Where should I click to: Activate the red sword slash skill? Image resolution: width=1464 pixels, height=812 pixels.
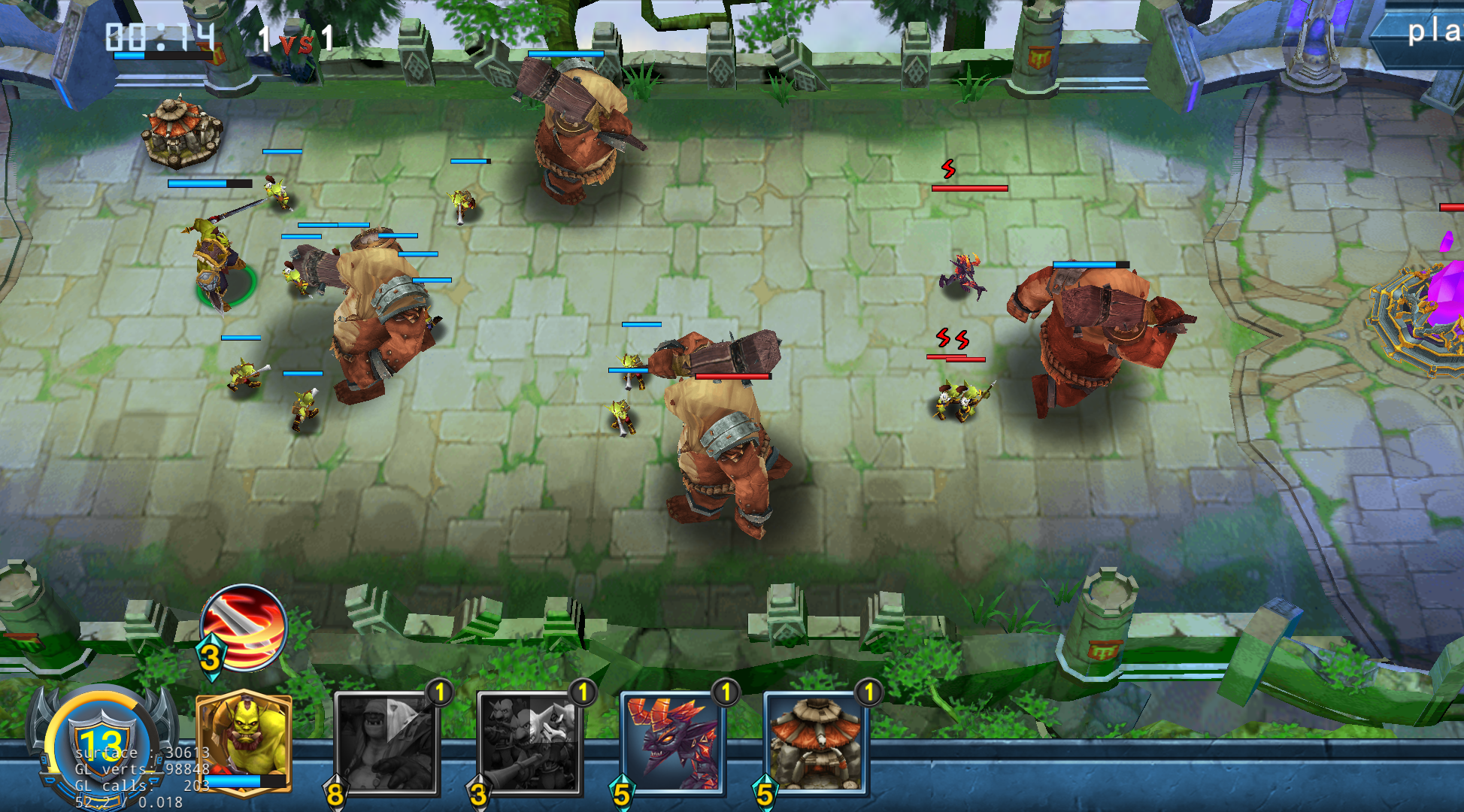[244, 627]
